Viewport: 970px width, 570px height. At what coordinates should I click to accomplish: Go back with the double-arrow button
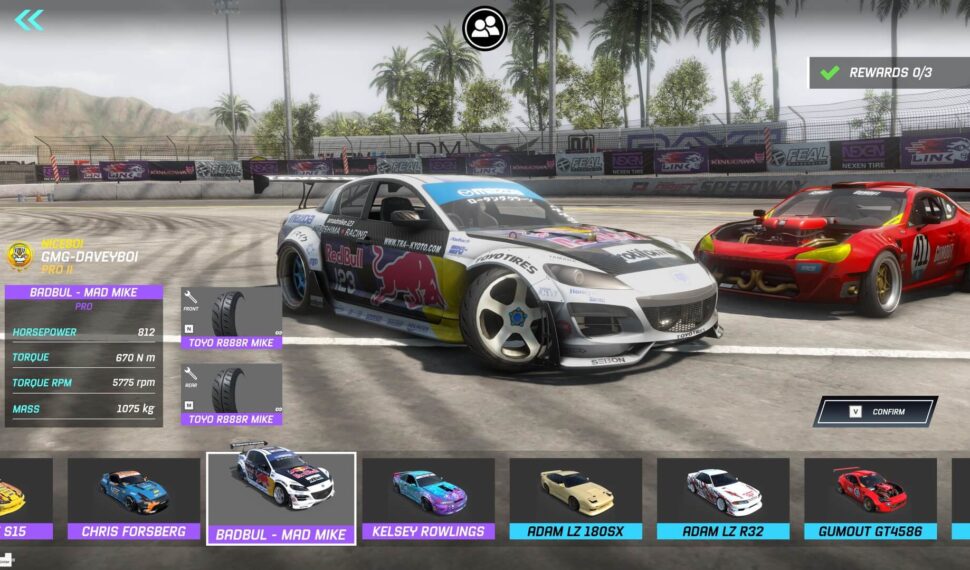[x=29, y=20]
